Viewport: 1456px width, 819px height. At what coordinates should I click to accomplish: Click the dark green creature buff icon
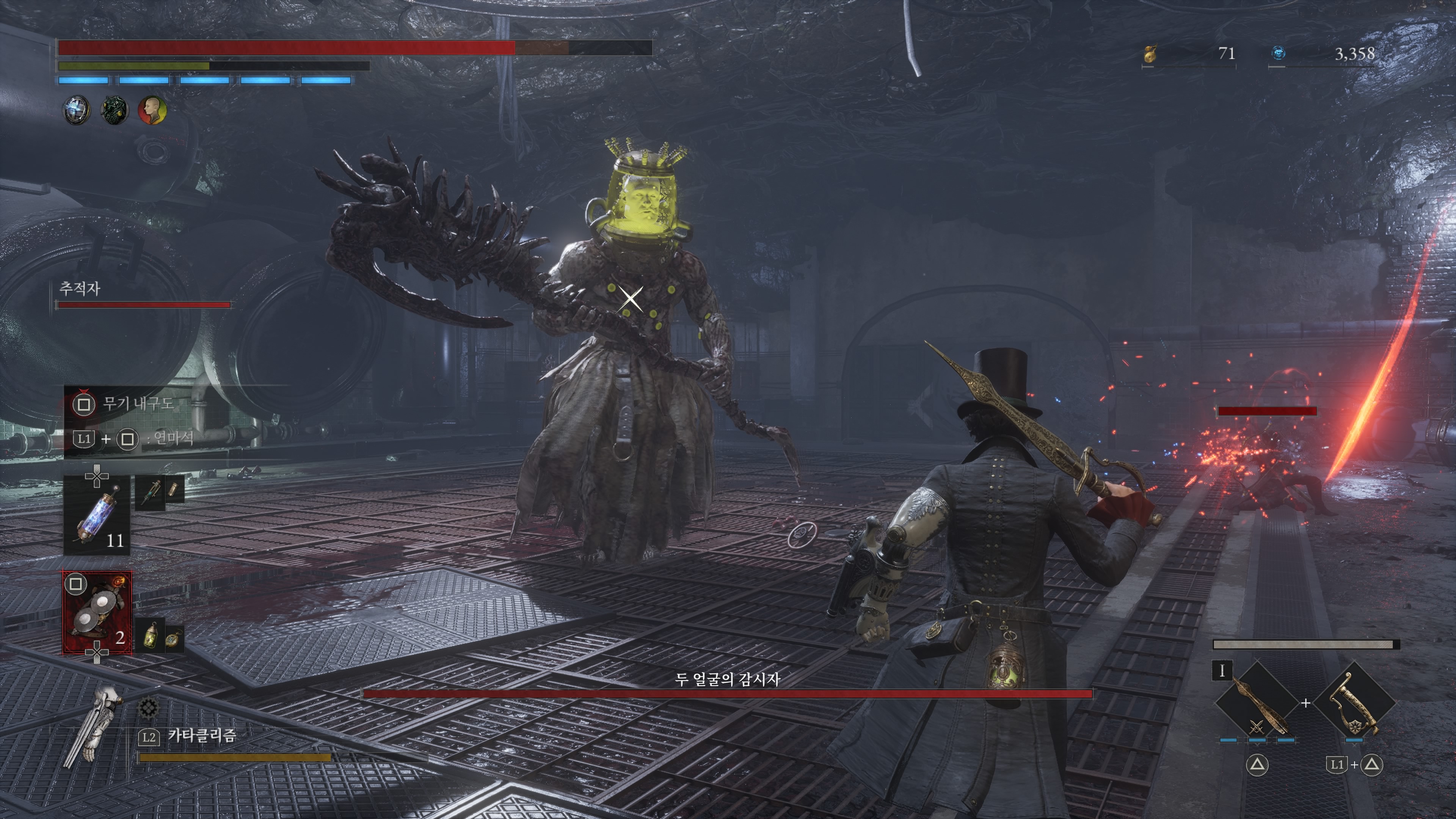[x=114, y=110]
